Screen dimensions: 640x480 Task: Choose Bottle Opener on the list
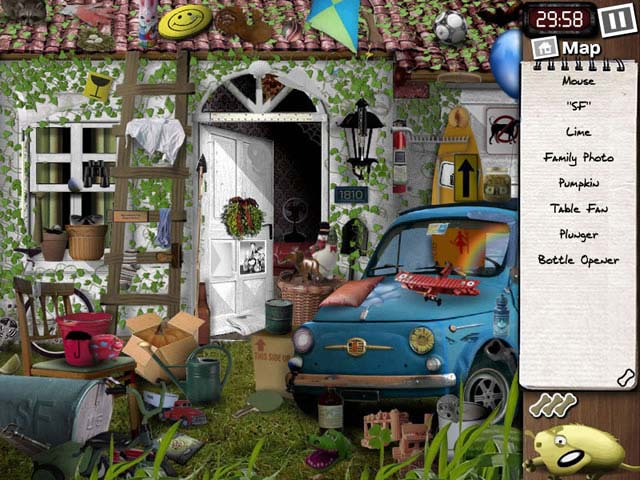[578, 261]
